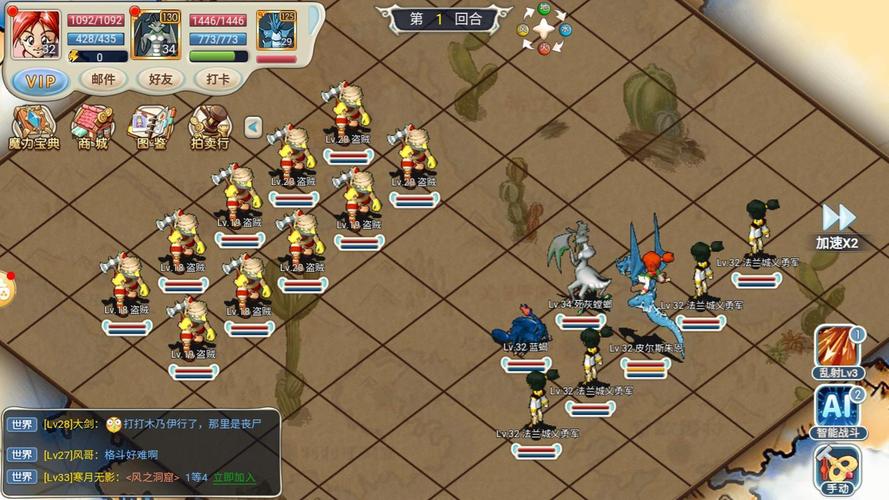Open the 邮件 mailbox
This screenshot has height=500, width=889.
point(103,80)
